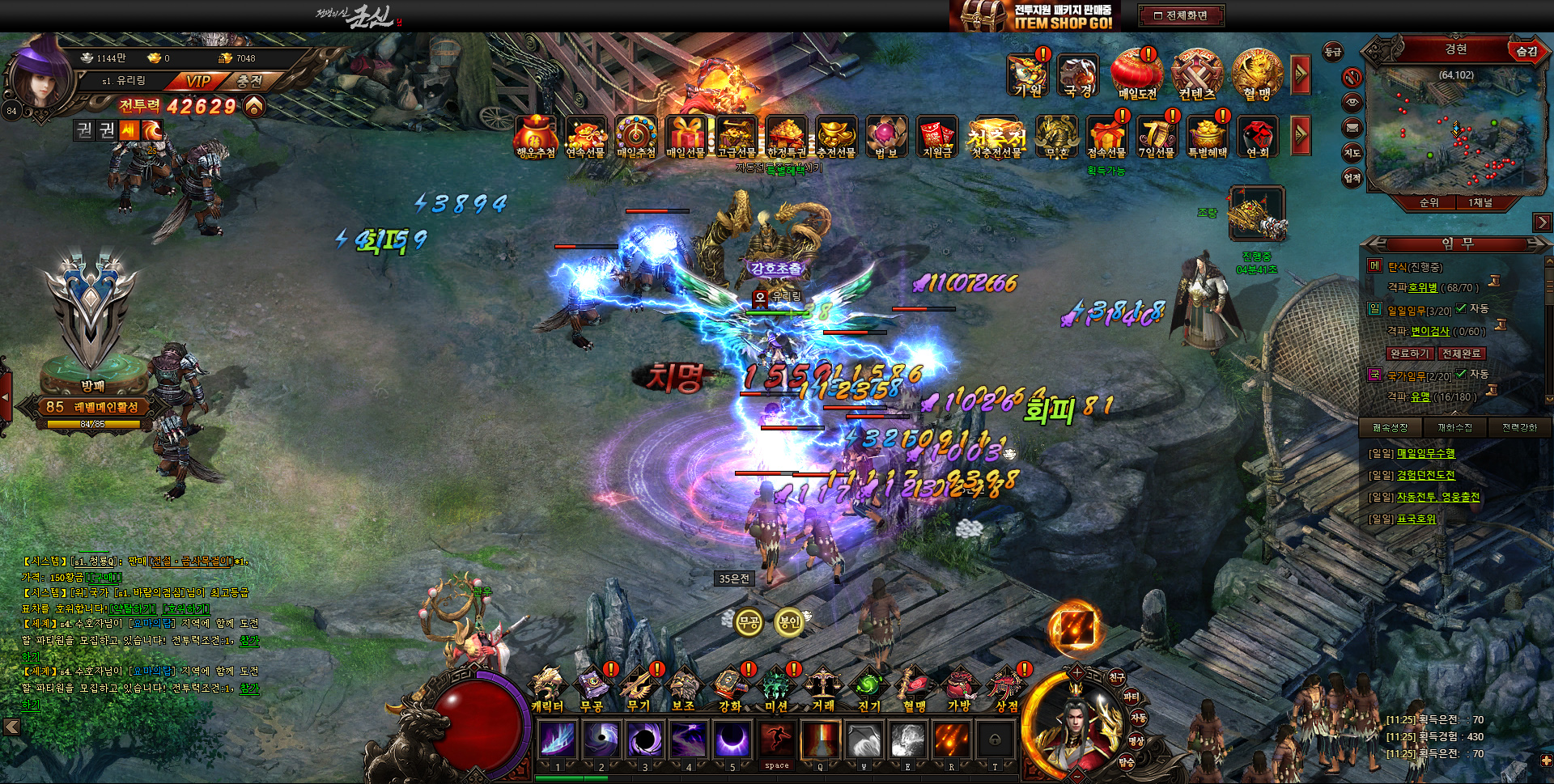Activate the skill in hotbar slot 1
This screenshot has width=1554, height=784.
pyautogui.click(x=558, y=739)
